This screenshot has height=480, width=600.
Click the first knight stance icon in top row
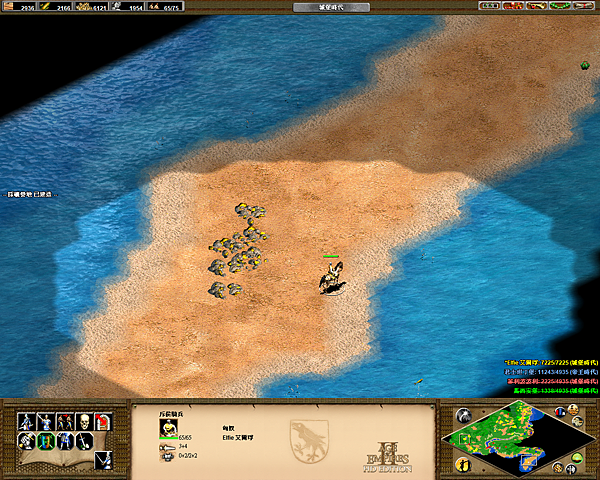(27, 421)
